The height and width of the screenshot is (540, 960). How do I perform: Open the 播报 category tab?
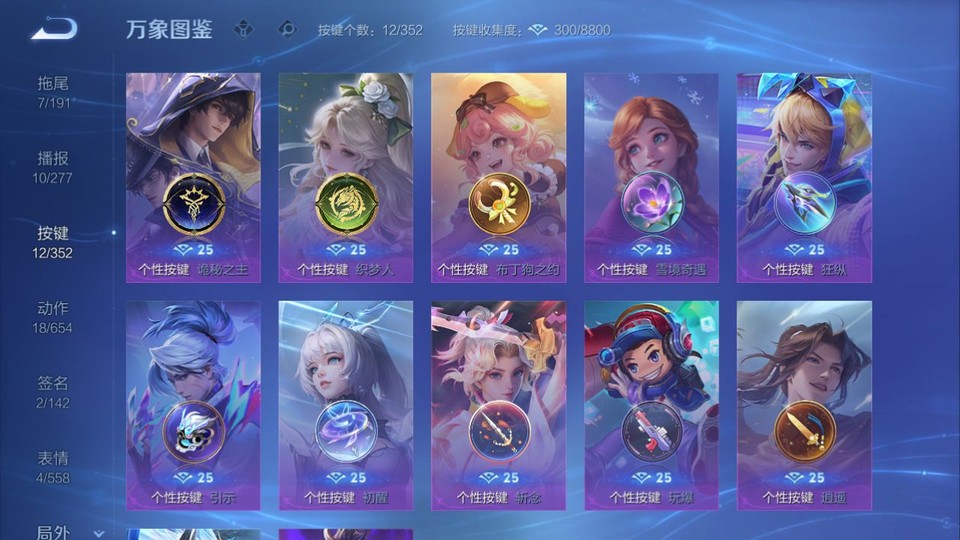point(54,166)
